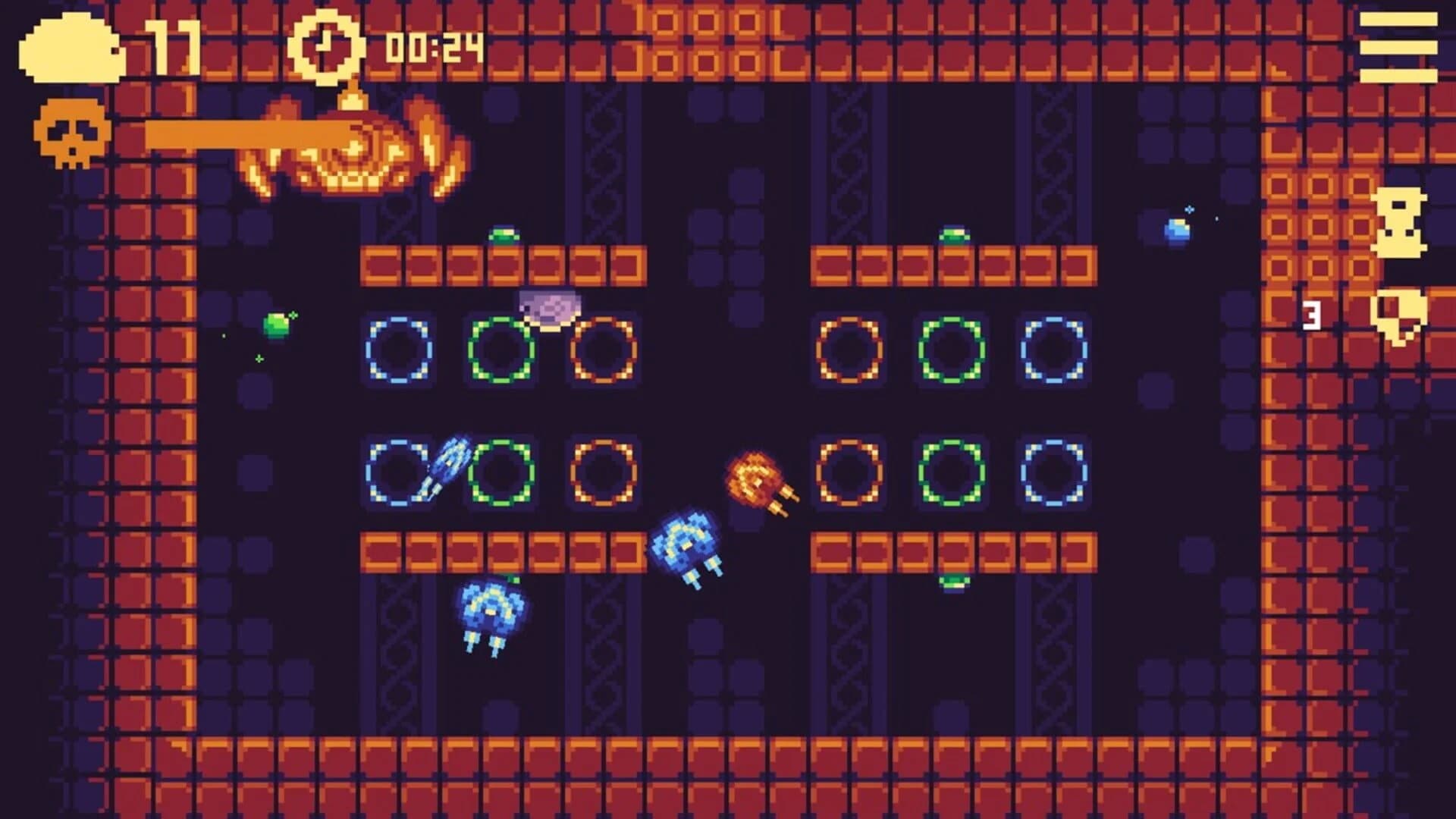The image size is (1456, 819).
Task: Click the cloud counter icon showing 11
Action: (x=72, y=47)
